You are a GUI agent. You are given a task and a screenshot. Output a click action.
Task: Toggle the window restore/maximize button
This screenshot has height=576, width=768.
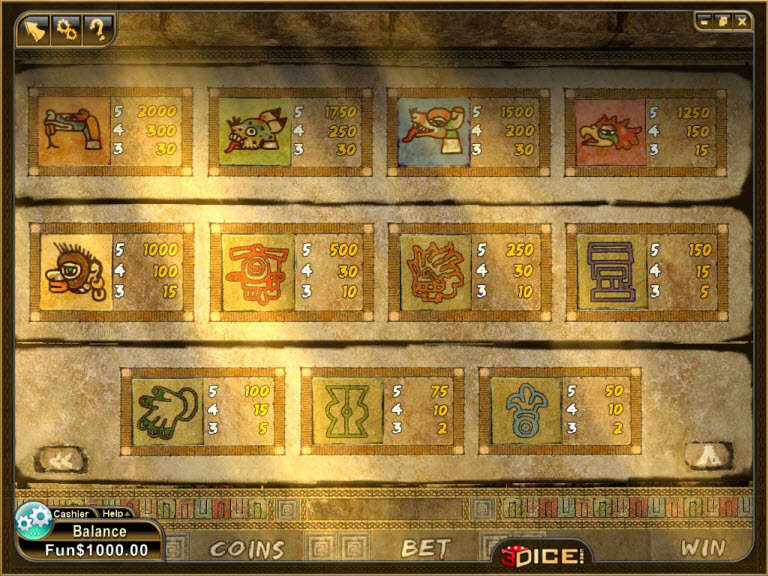coord(724,20)
